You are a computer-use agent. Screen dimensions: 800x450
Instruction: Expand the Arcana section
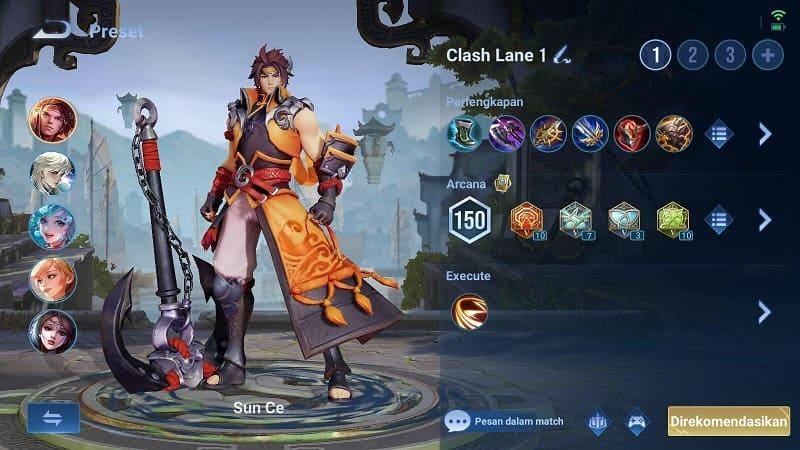765,220
